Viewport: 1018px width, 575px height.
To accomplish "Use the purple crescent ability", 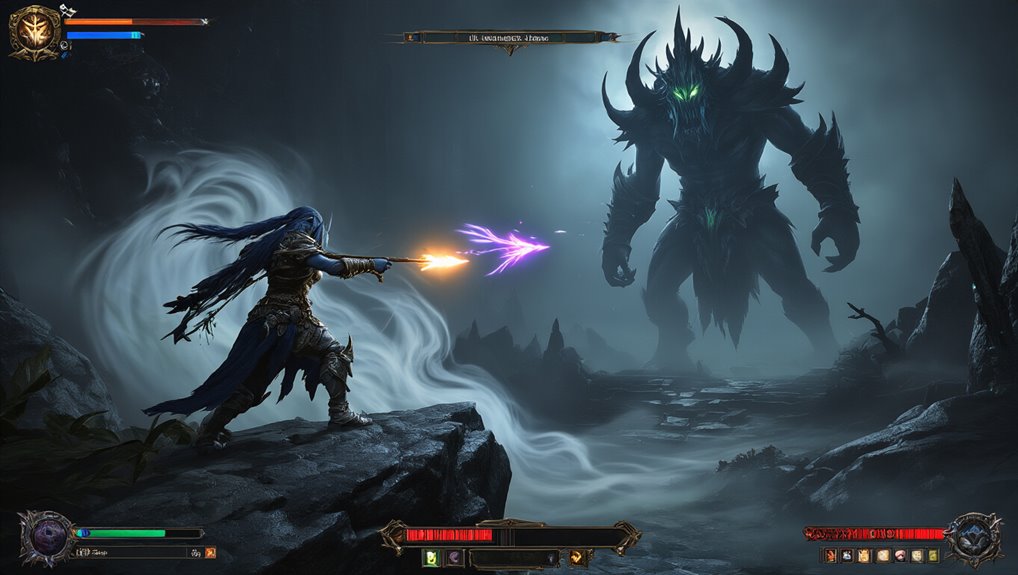I will tap(453, 558).
